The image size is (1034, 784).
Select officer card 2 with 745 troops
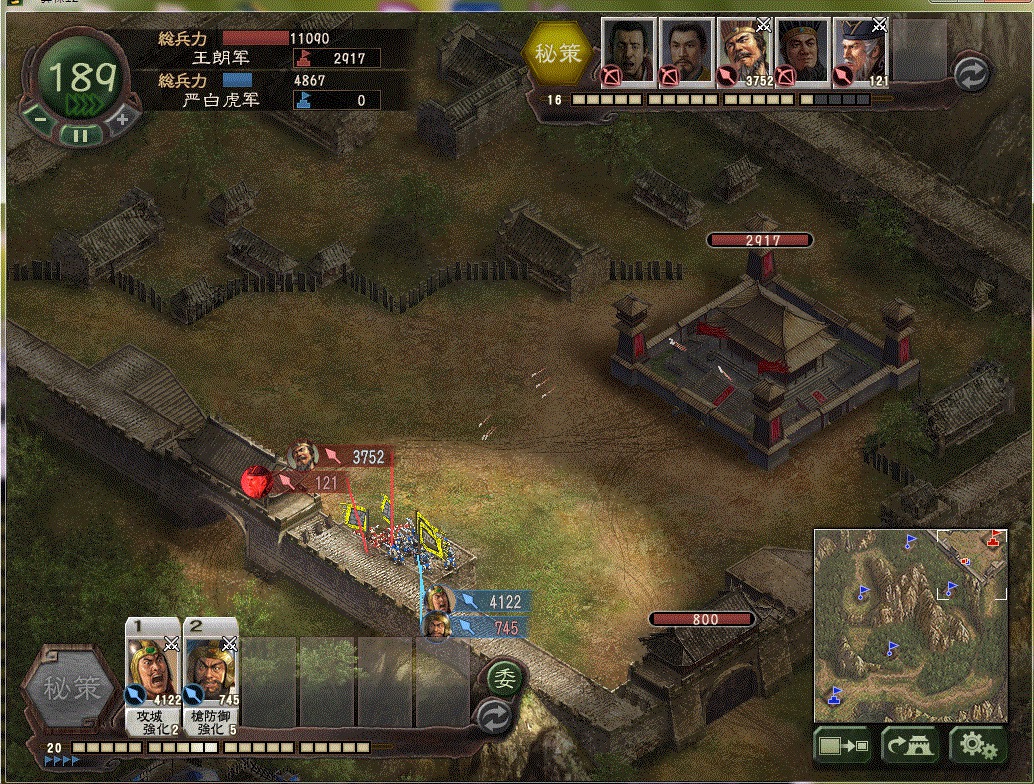210,676
